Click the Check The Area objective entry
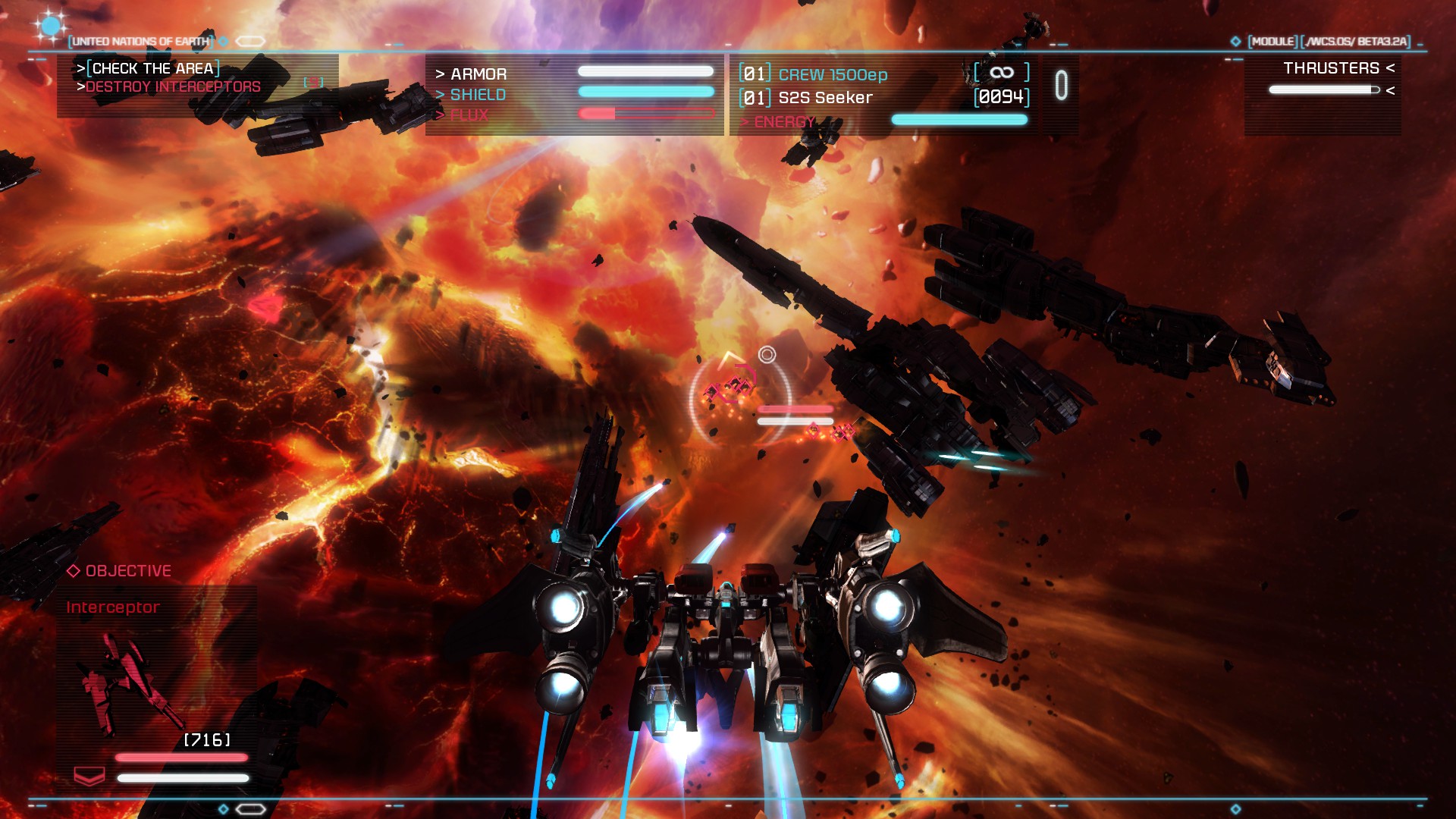1456x819 pixels. coord(152,68)
